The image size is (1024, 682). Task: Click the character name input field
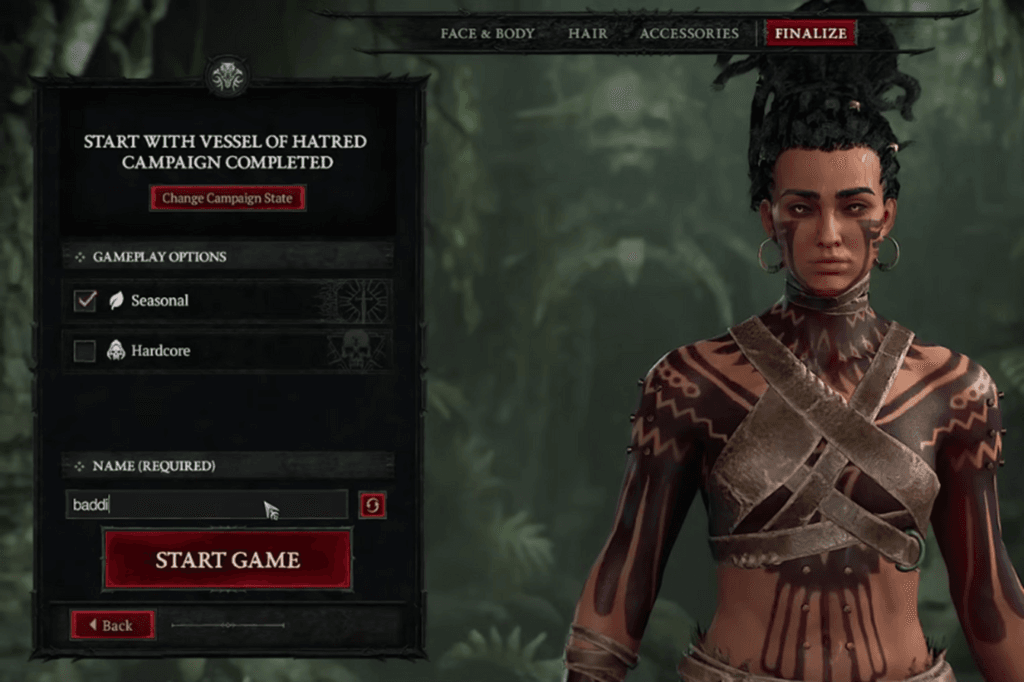(207, 505)
